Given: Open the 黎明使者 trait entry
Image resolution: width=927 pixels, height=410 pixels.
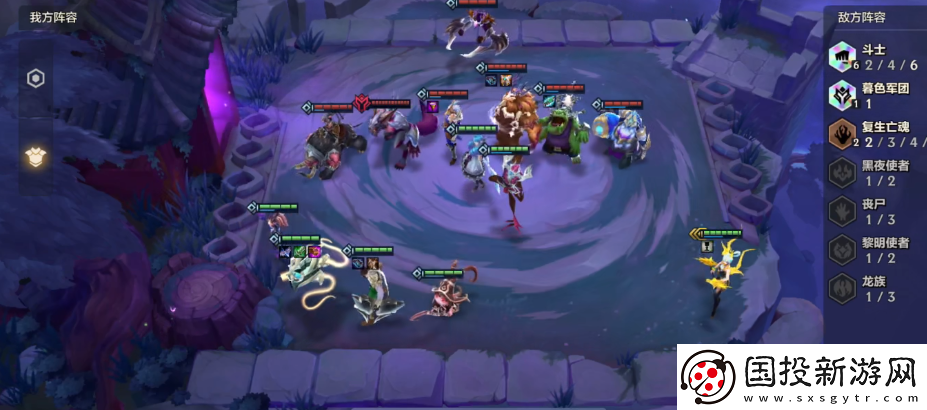Looking at the screenshot, I should click(874, 249).
